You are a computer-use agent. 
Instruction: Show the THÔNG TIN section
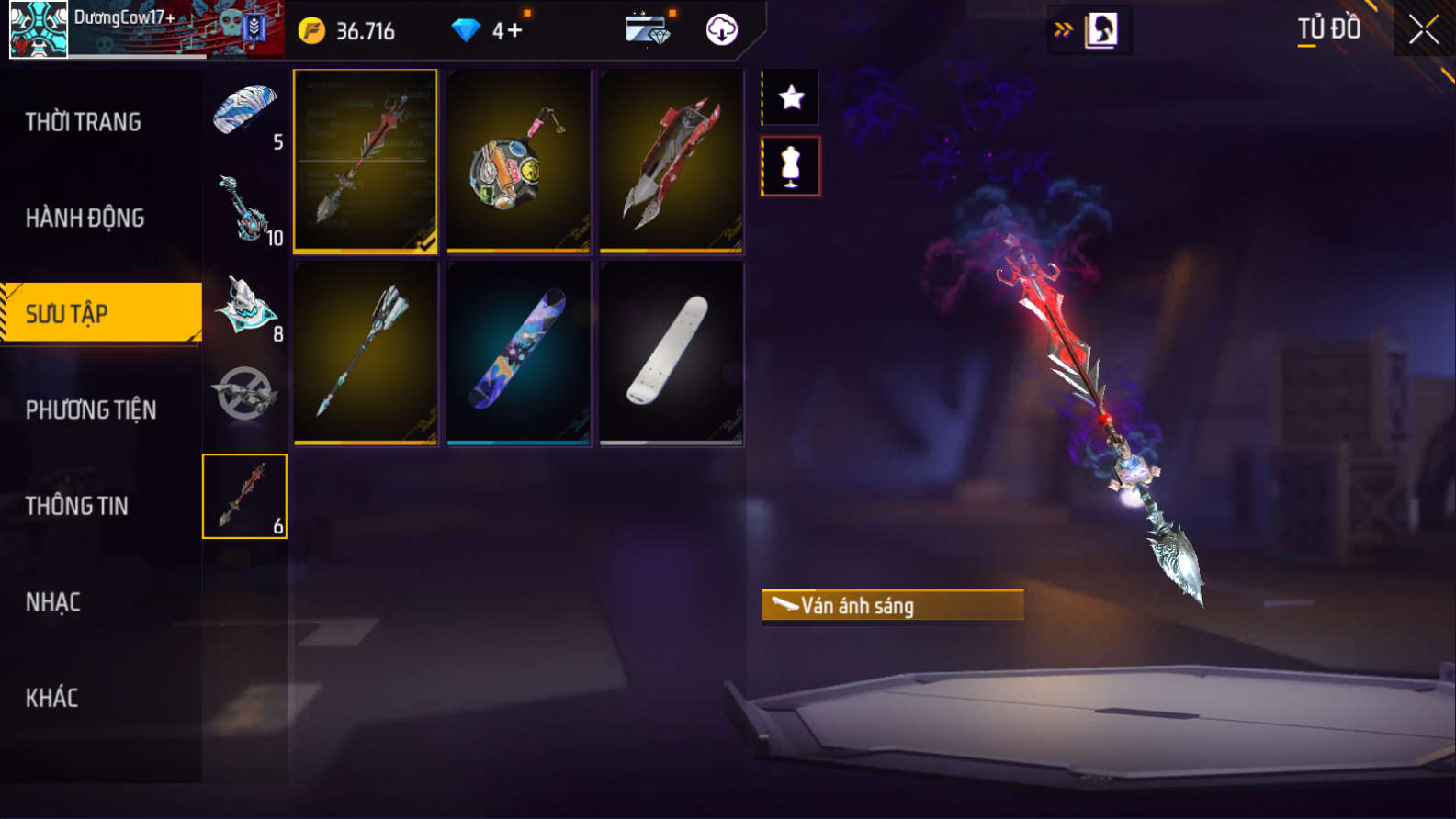(x=77, y=506)
